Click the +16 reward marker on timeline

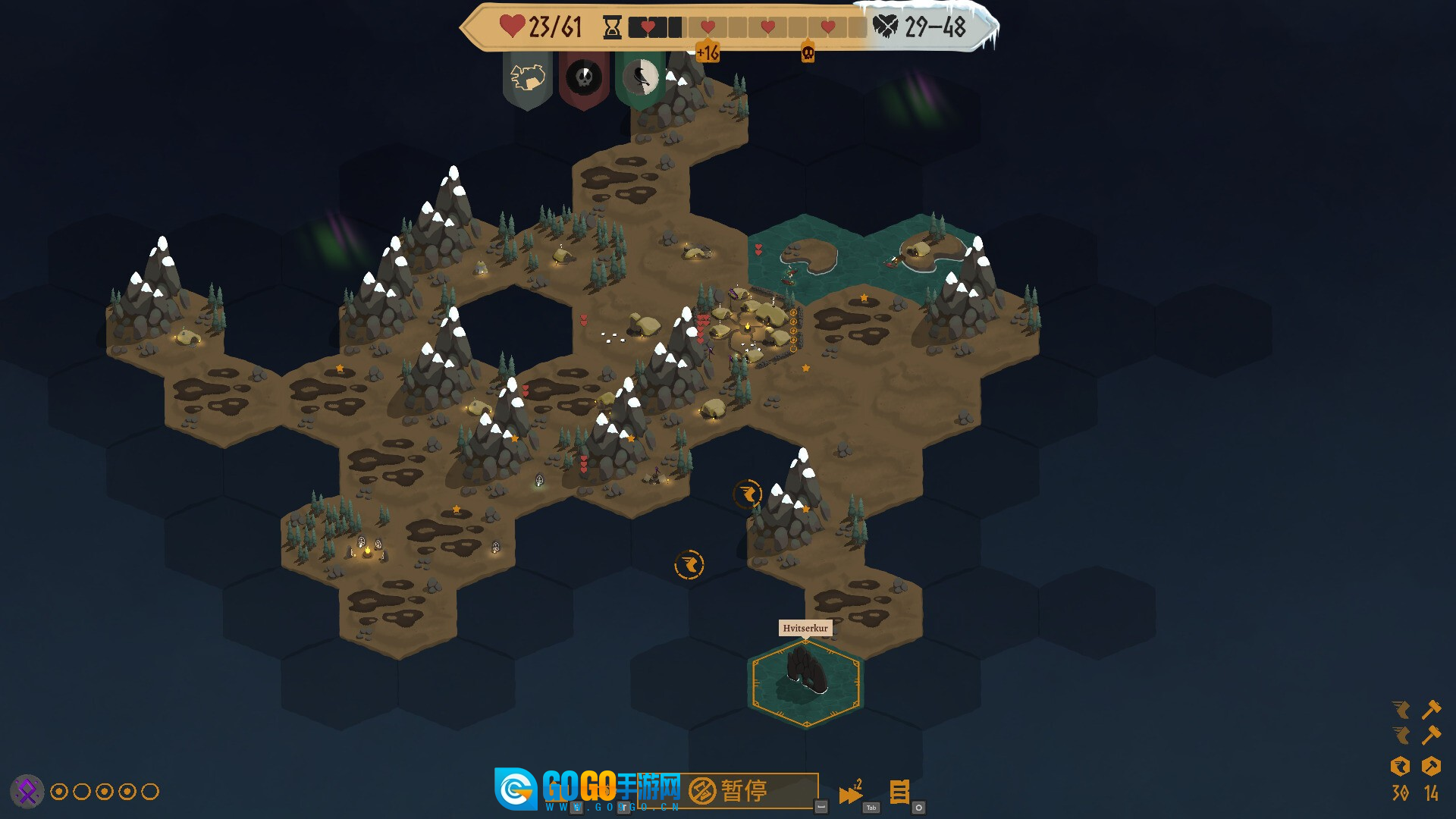point(708,52)
